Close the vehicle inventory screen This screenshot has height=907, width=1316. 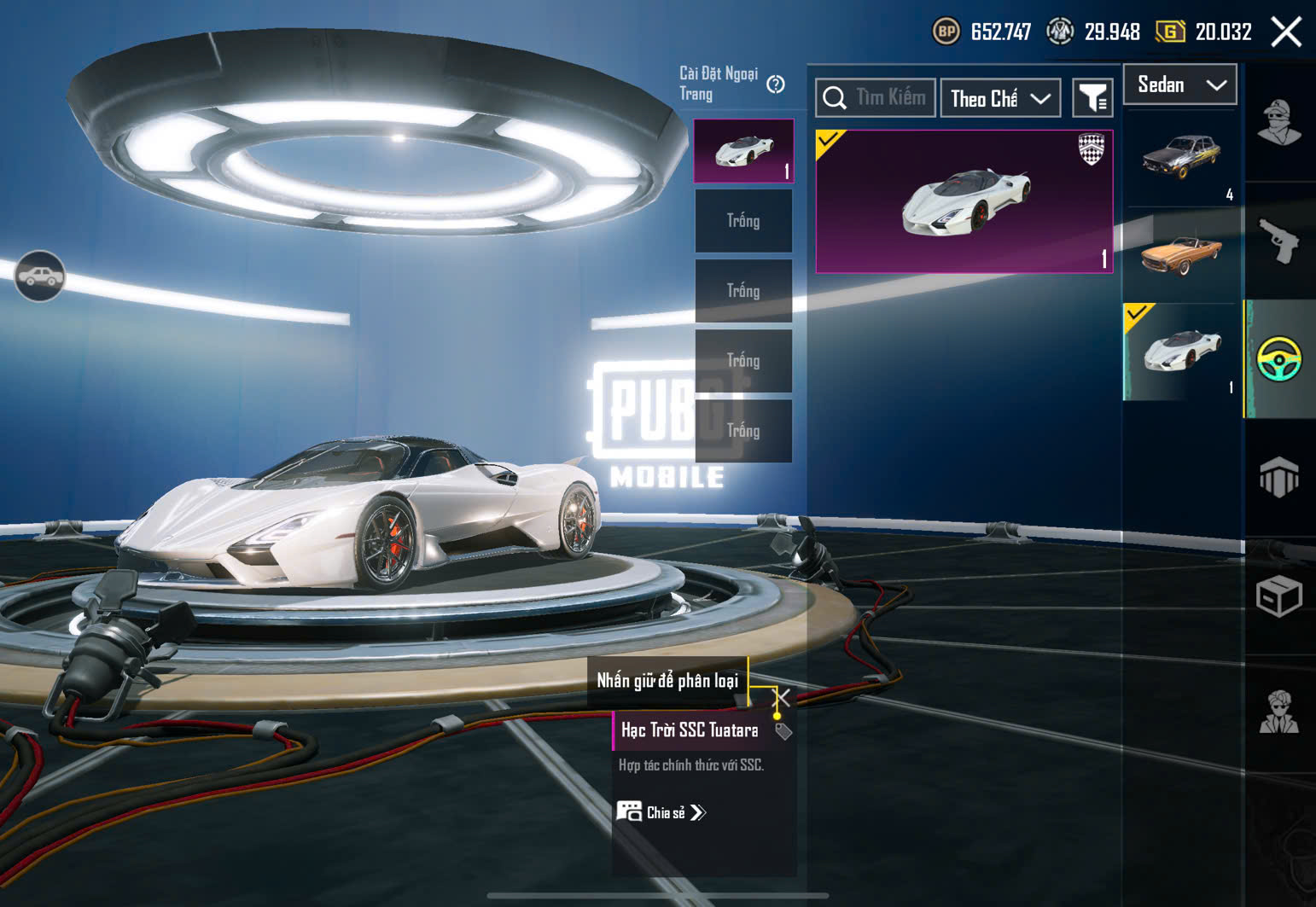click(1285, 32)
